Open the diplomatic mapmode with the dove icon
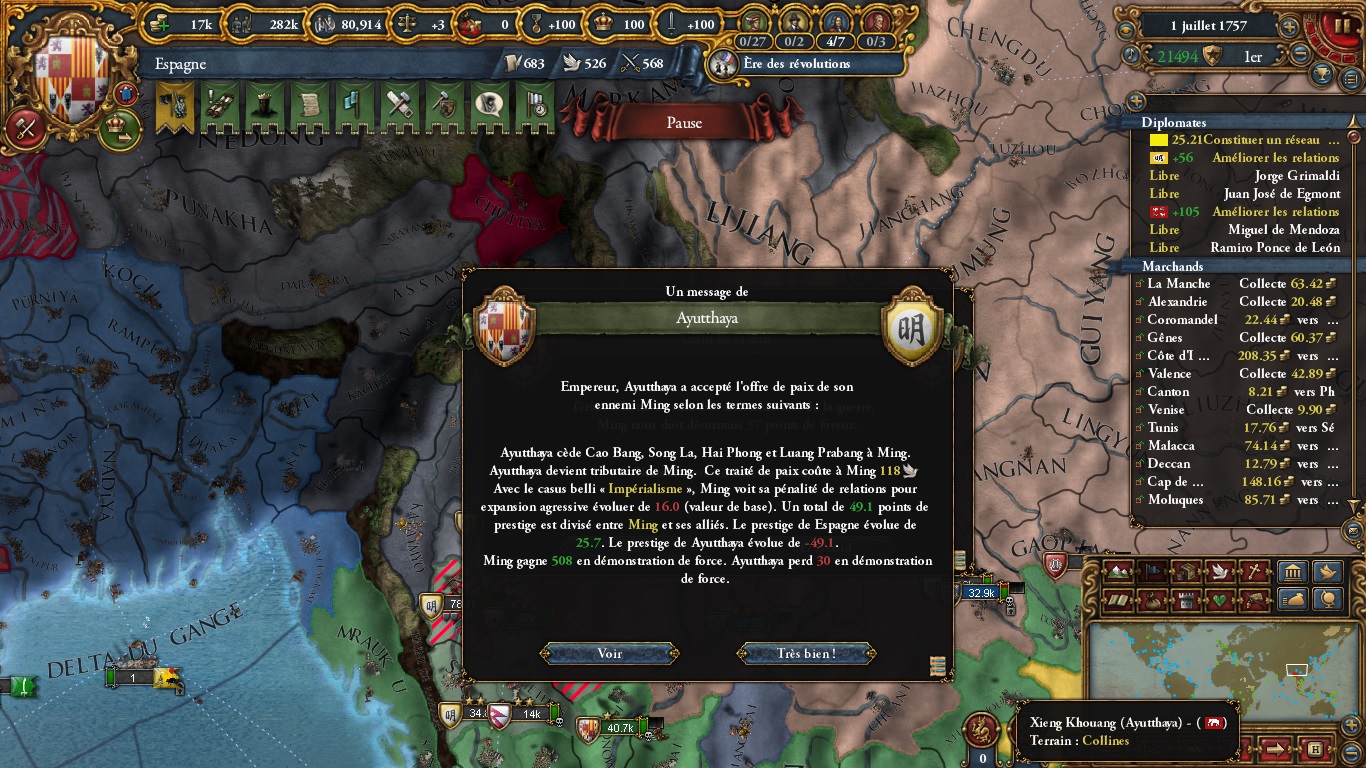This screenshot has height=768, width=1366. [x=1219, y=571]
